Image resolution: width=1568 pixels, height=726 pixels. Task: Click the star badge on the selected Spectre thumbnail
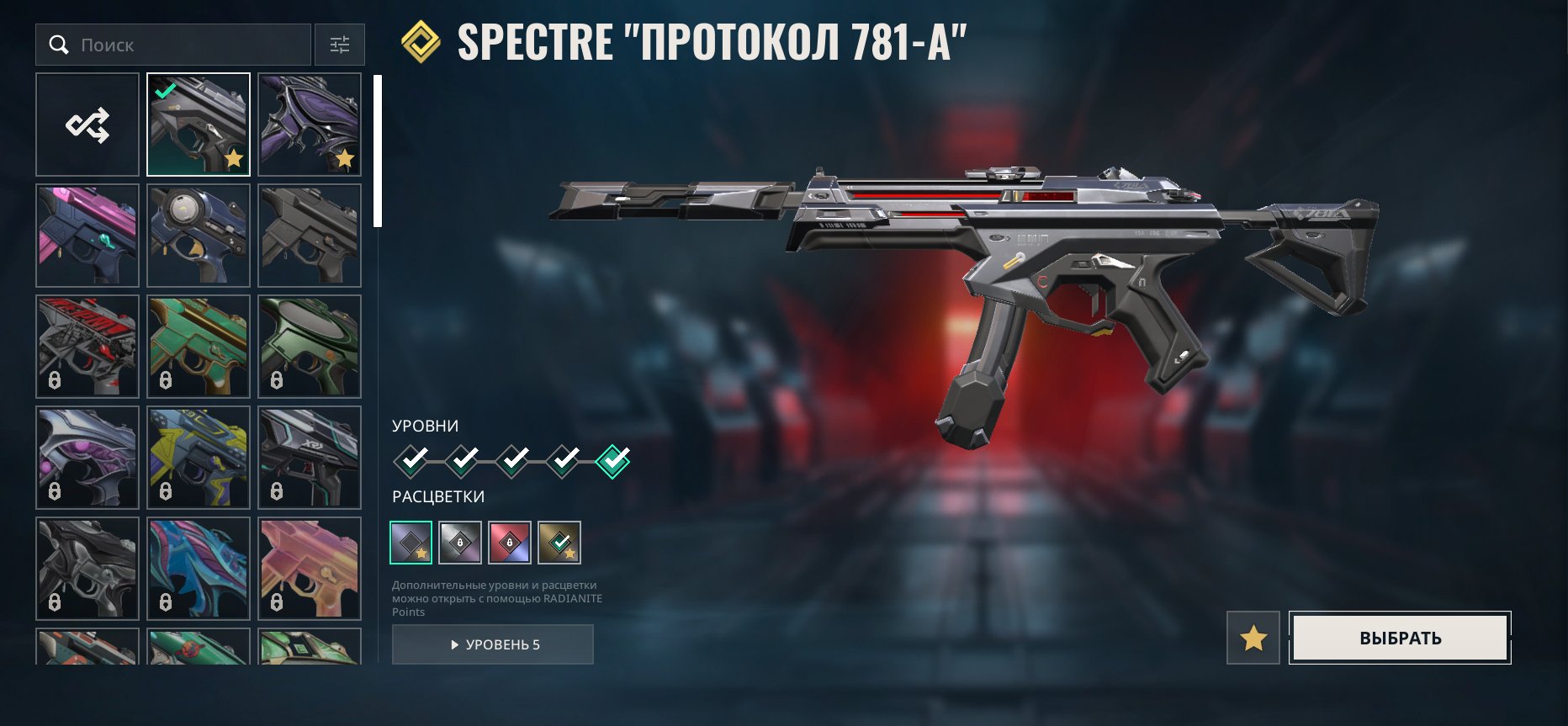[234, 158]
